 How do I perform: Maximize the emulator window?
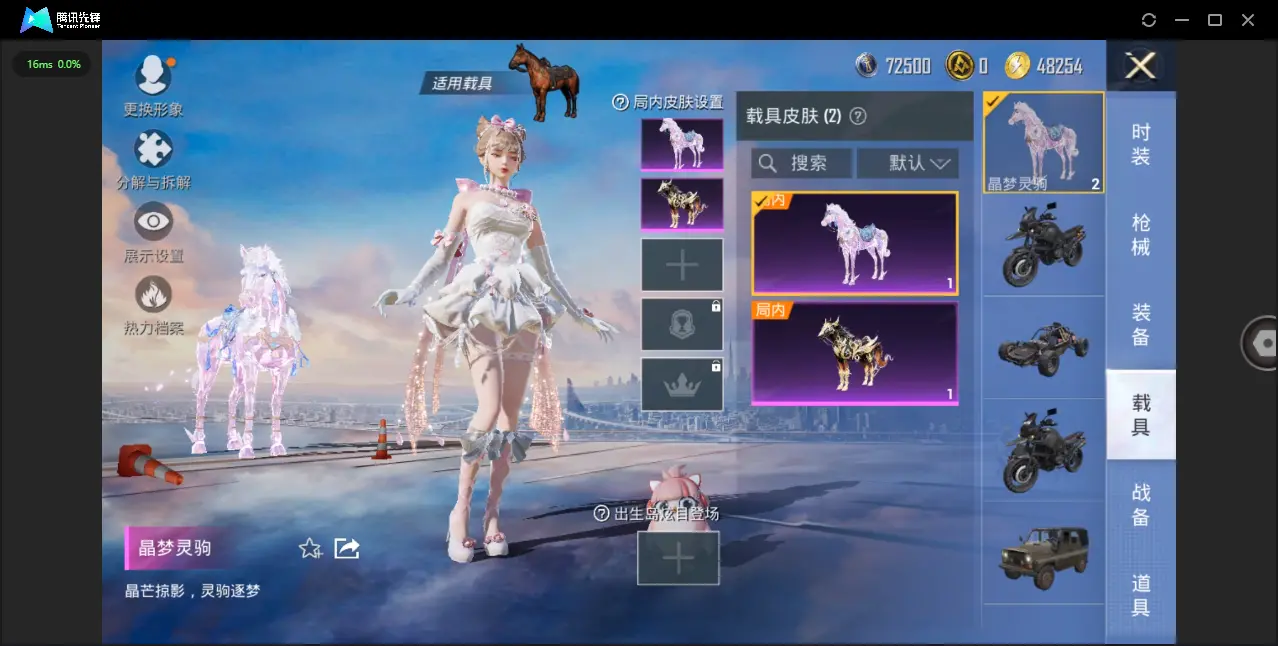[1215, 20]
